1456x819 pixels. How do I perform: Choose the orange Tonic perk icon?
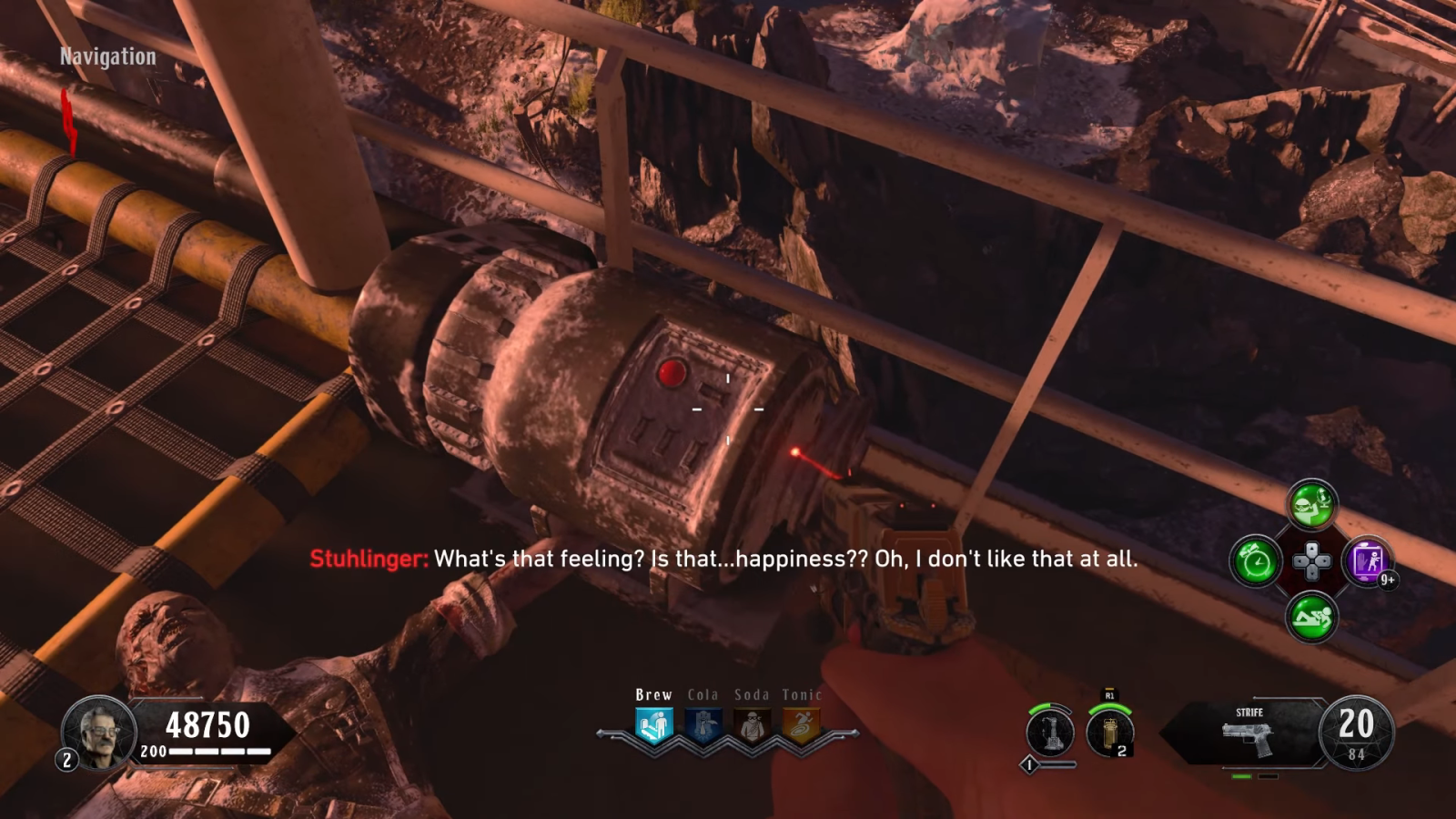click(x=801, y=726)
